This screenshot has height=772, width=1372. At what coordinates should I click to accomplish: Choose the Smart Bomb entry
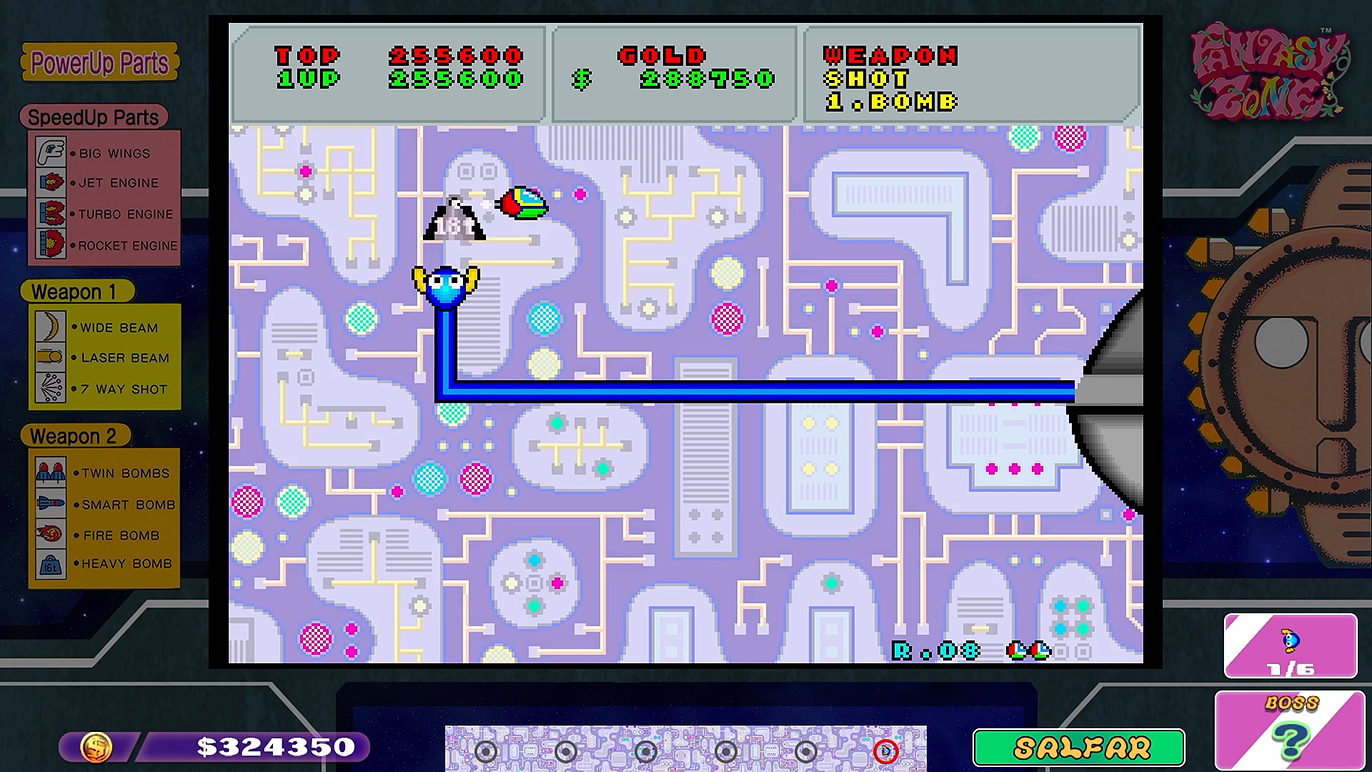point(104,504)
